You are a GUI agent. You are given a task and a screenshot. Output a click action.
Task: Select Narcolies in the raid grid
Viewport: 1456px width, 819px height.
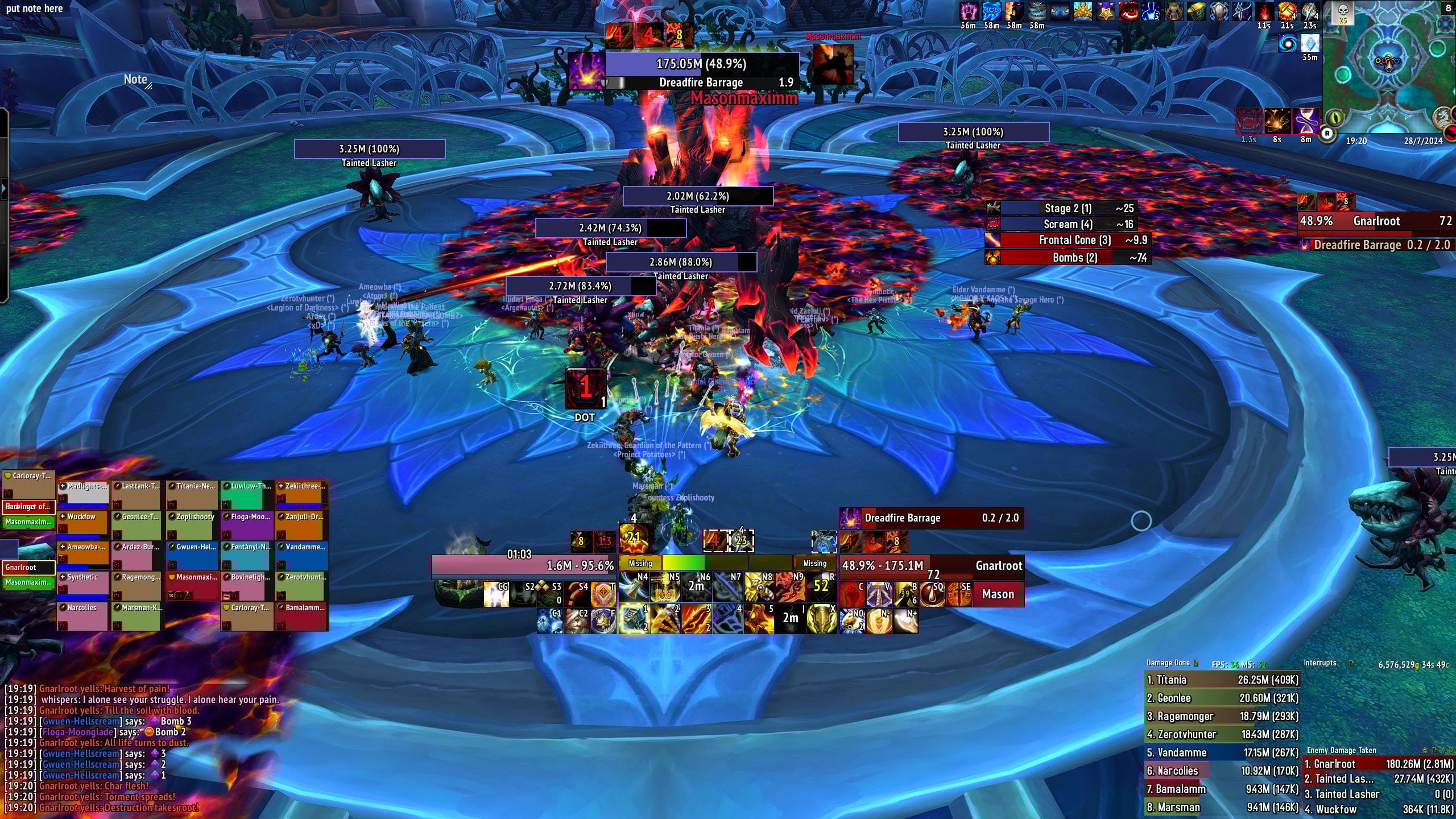pyautogui.click(x=82, y=615)
